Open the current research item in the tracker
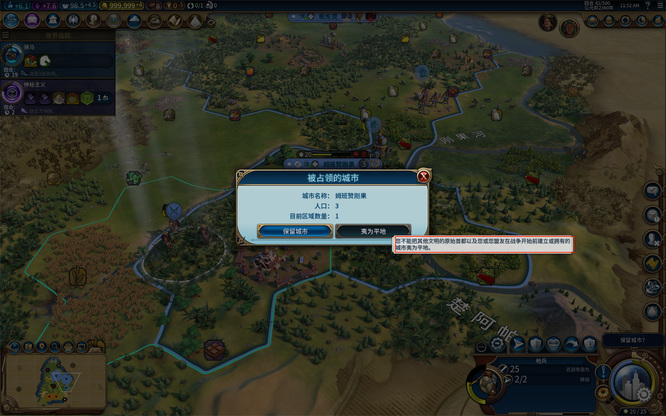 (x=14, y=56)
